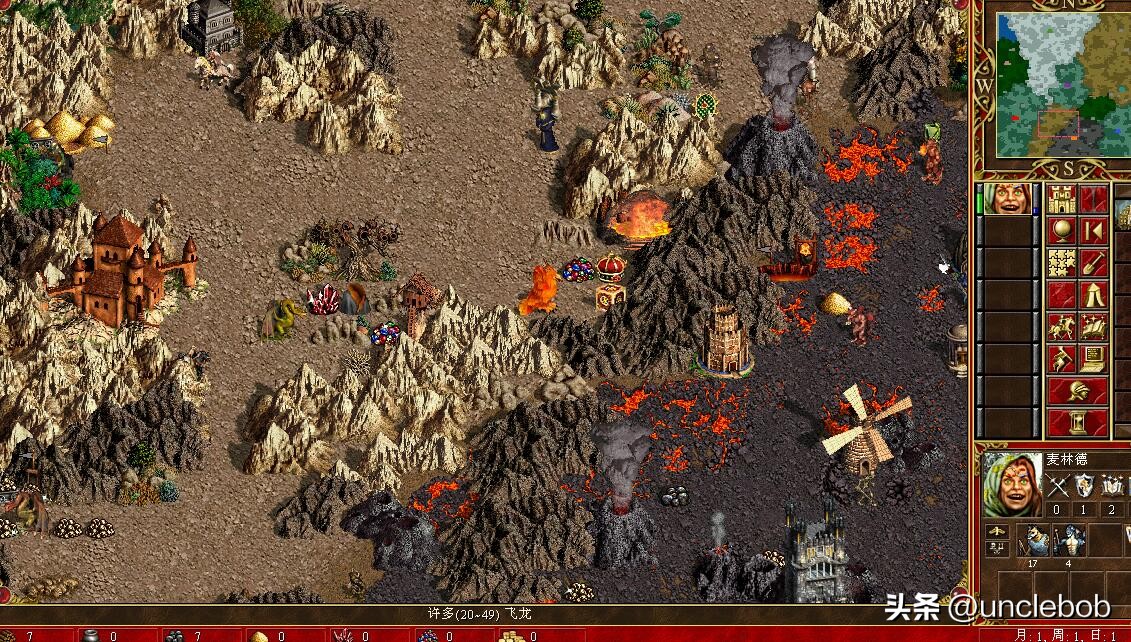This screenshot has height=642, width=1131.
Task: Click the globe View World button
Action: click(1062, 231)
